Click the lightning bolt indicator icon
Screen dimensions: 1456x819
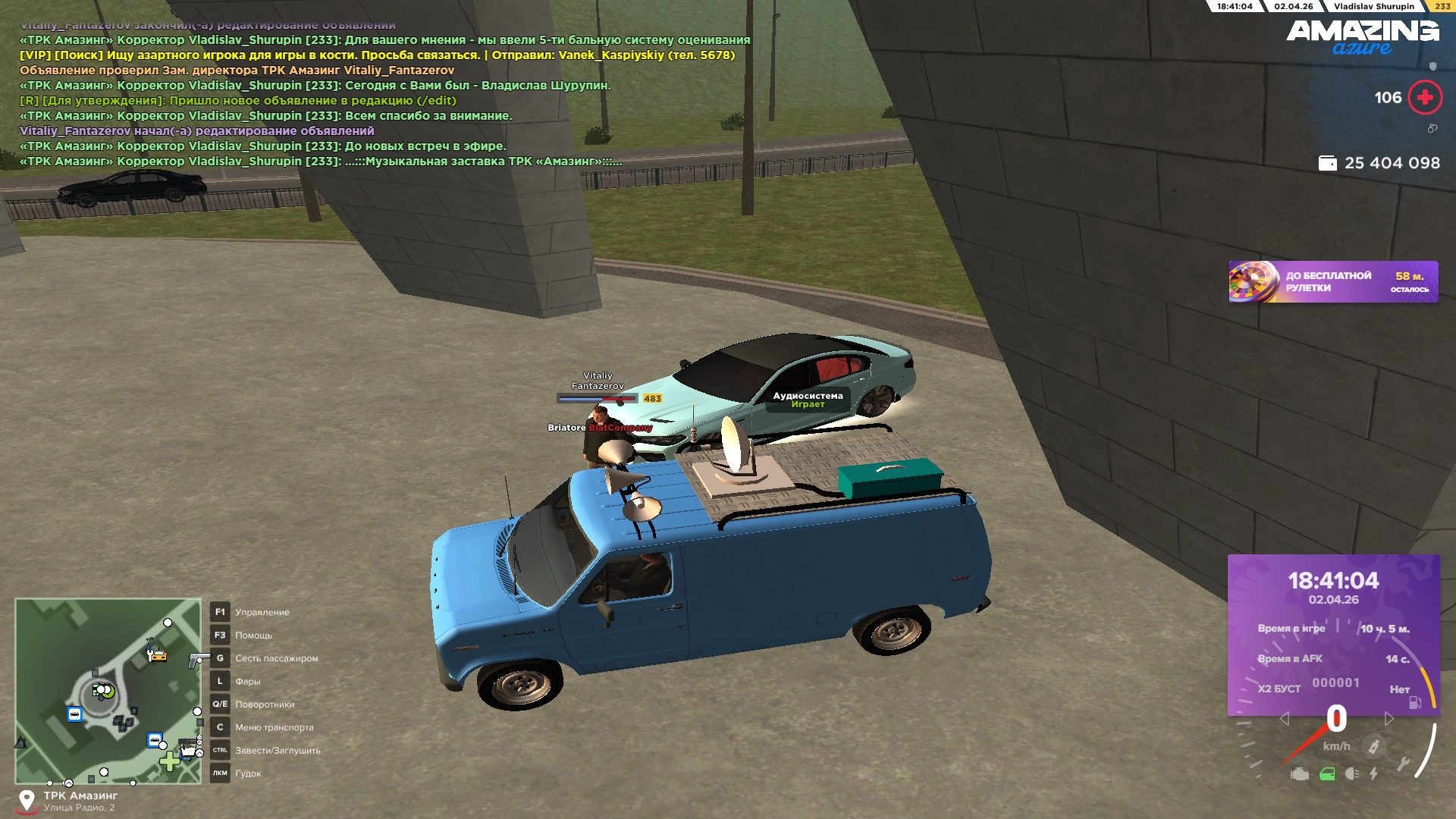(x=1373, y=774)
